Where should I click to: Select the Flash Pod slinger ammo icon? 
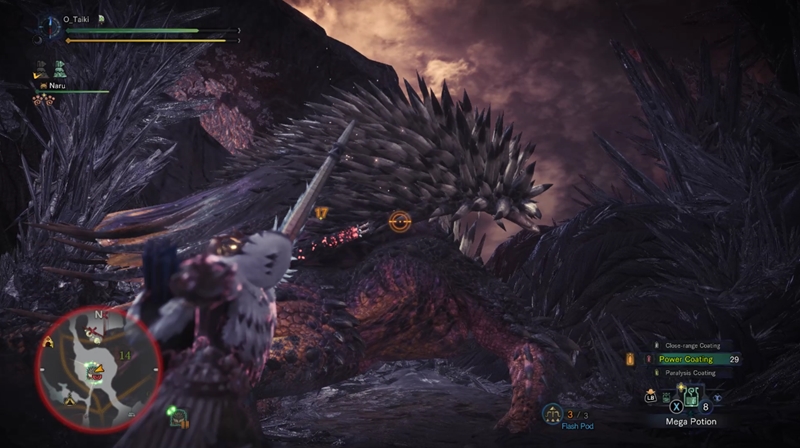552,412
